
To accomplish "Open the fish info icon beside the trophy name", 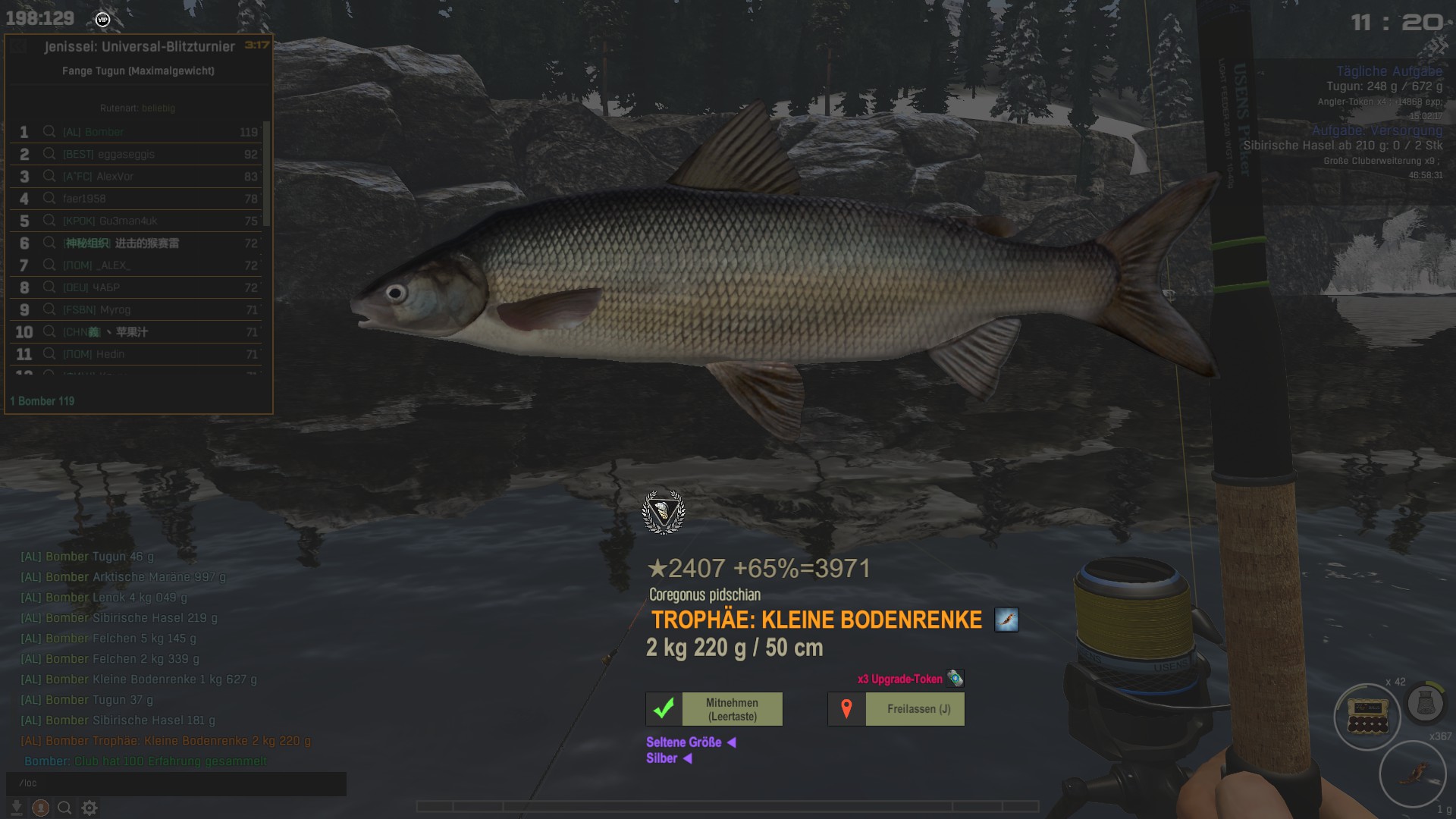I will (1006, 620).
